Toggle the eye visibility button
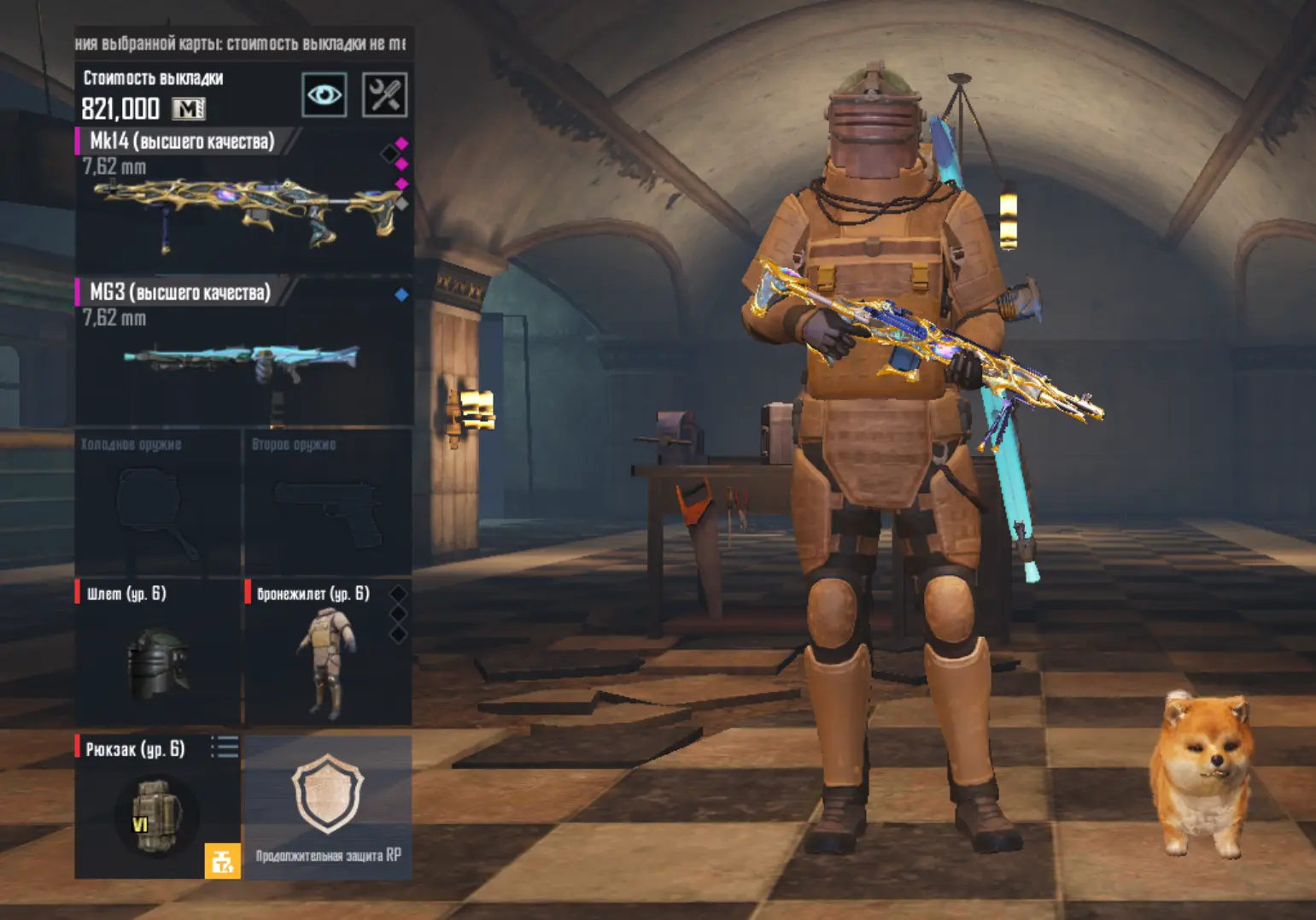 (325, 95)
